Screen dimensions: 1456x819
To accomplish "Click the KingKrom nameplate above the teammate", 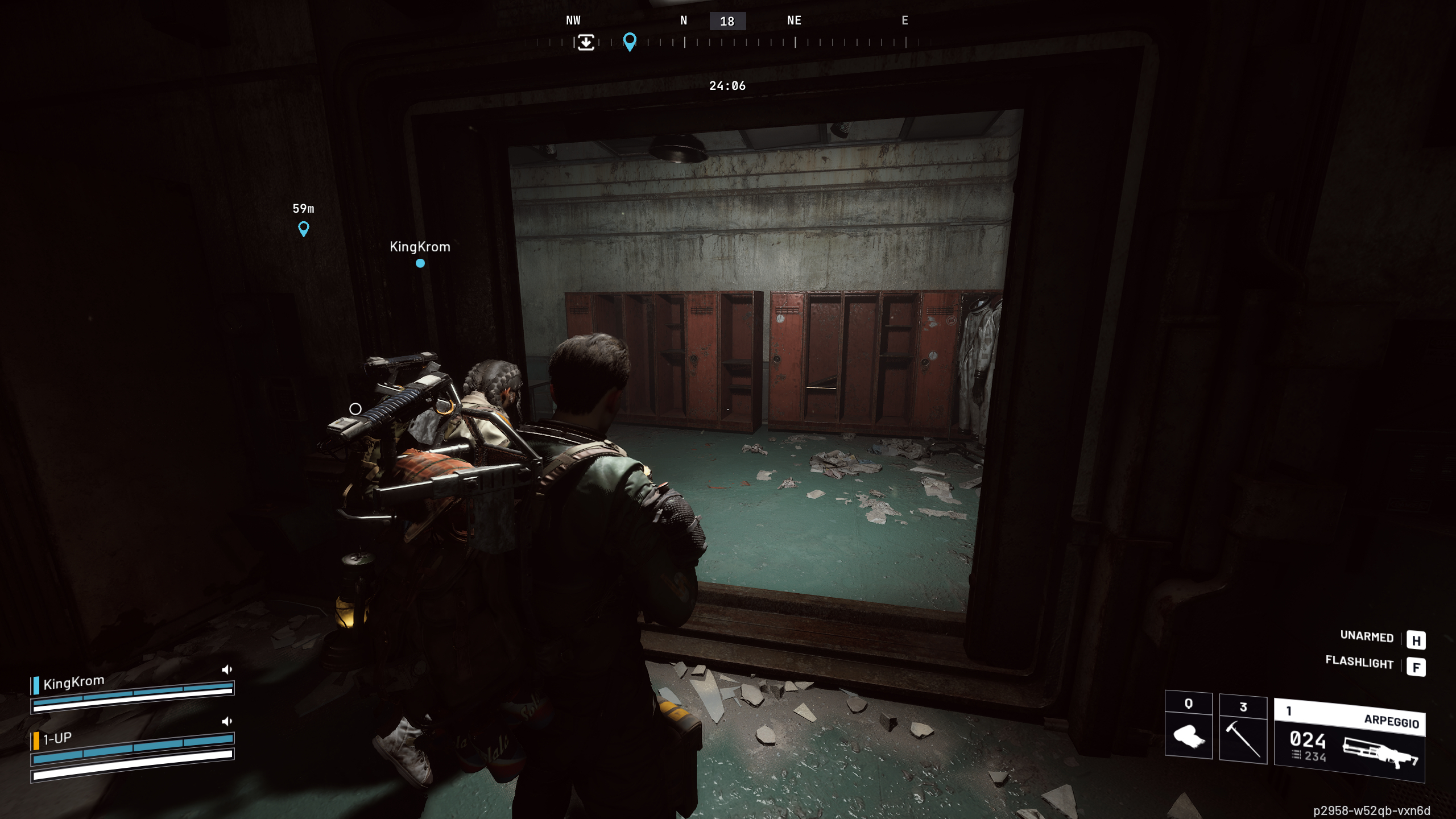I will [419, 247].
